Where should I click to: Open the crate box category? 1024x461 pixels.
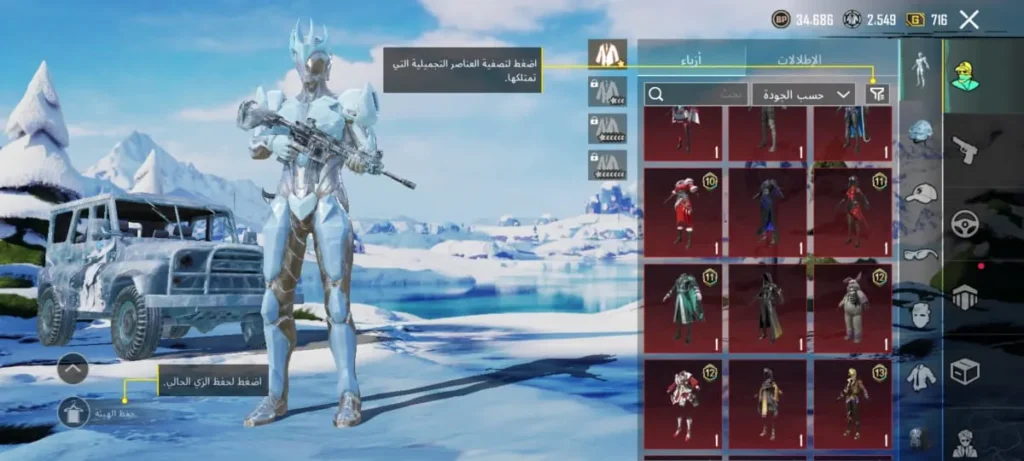964,372
